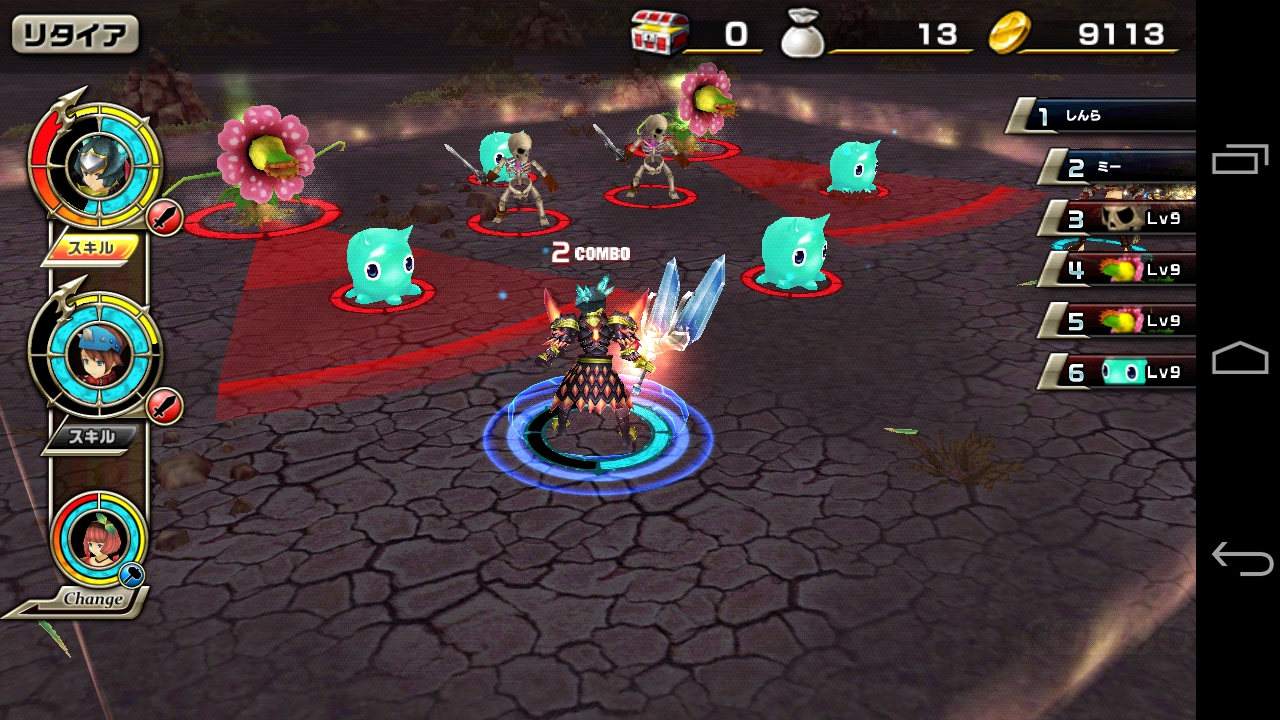Pick the skeleton Lv9 turn order entry
The width and height of the screenshot is (1280, 720).
point(1125,218)
